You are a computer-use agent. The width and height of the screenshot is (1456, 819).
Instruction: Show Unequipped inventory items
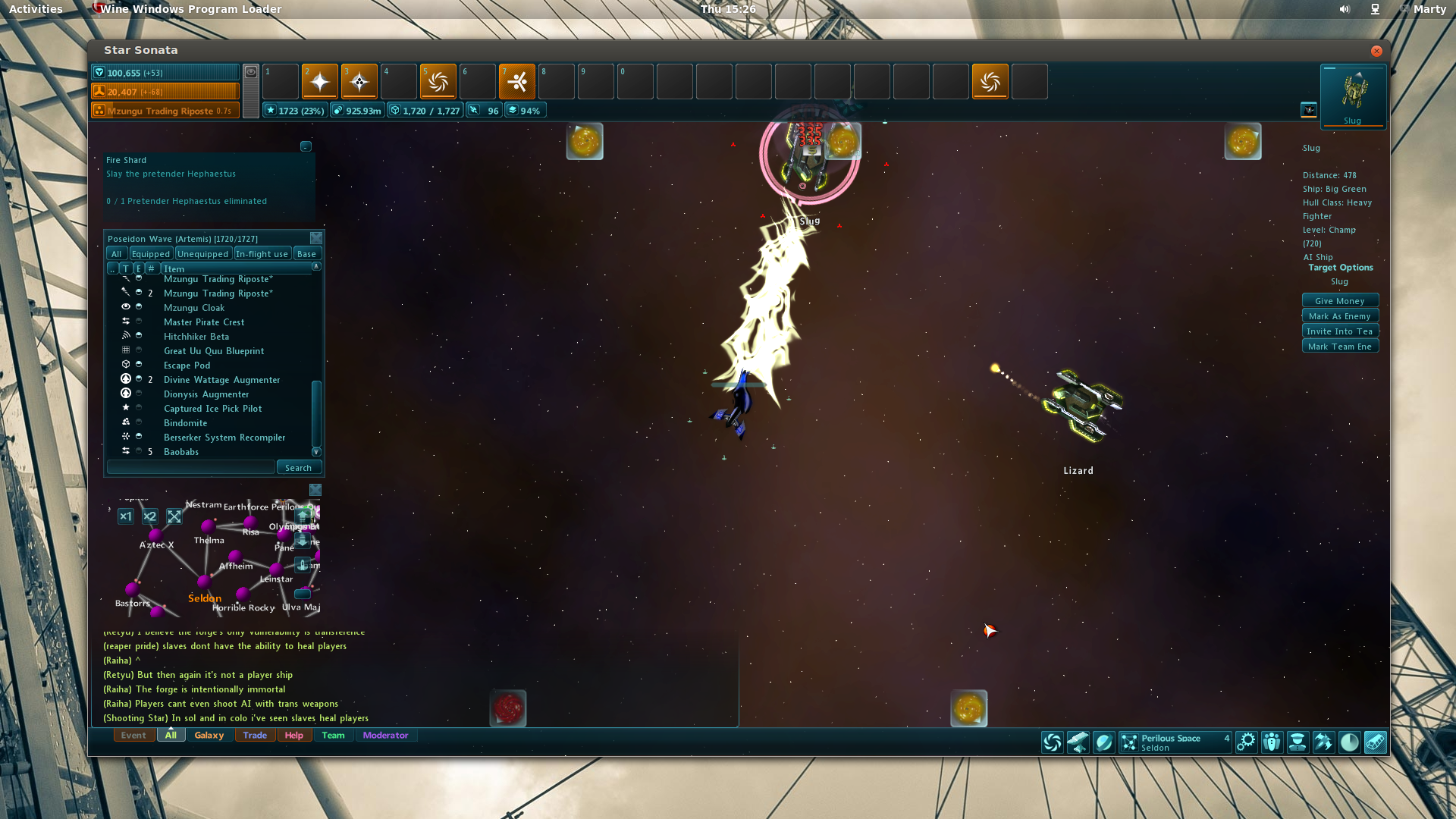[202, 254]
